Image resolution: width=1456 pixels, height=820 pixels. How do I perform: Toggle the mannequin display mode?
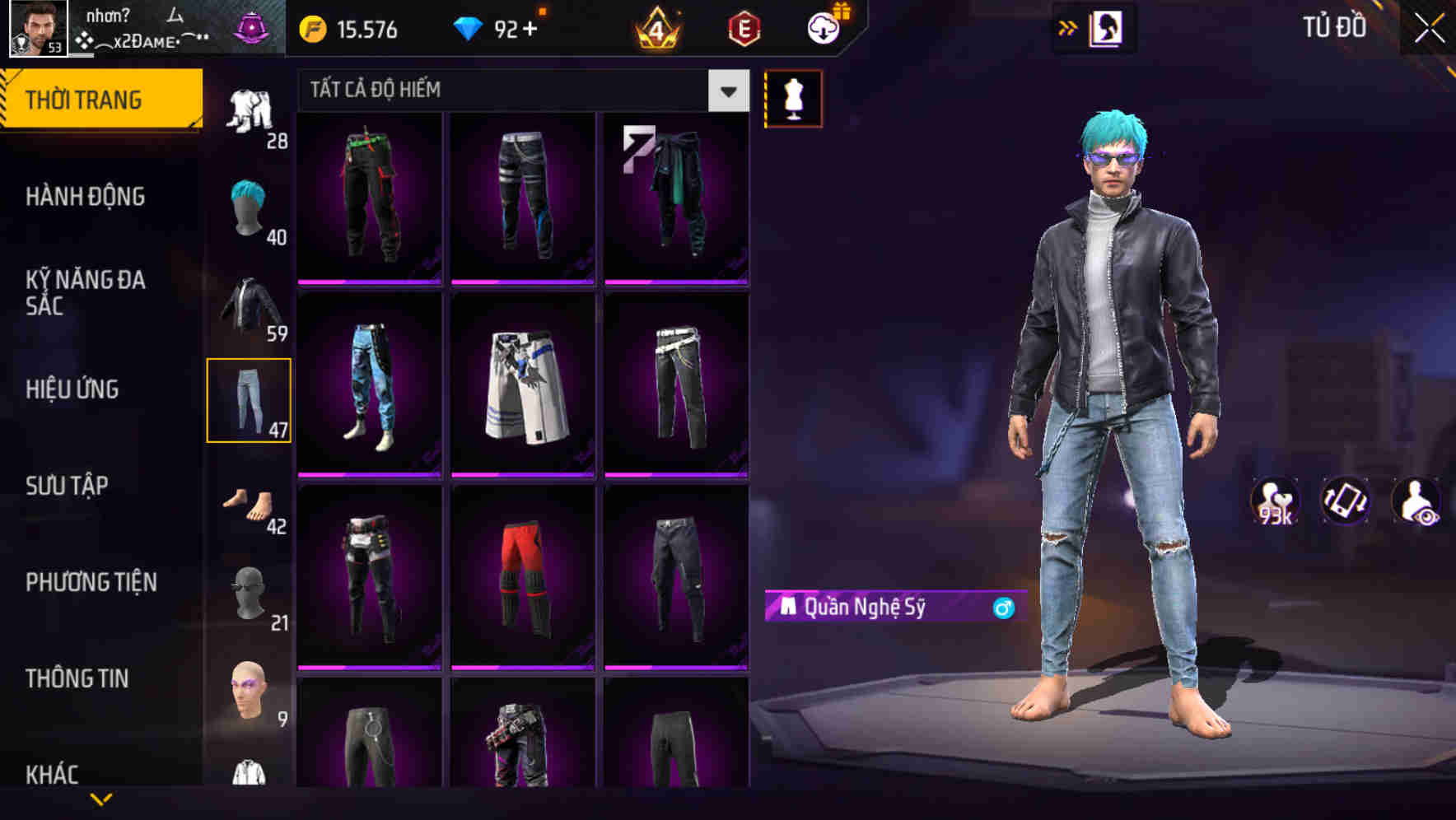coord(792,98)
